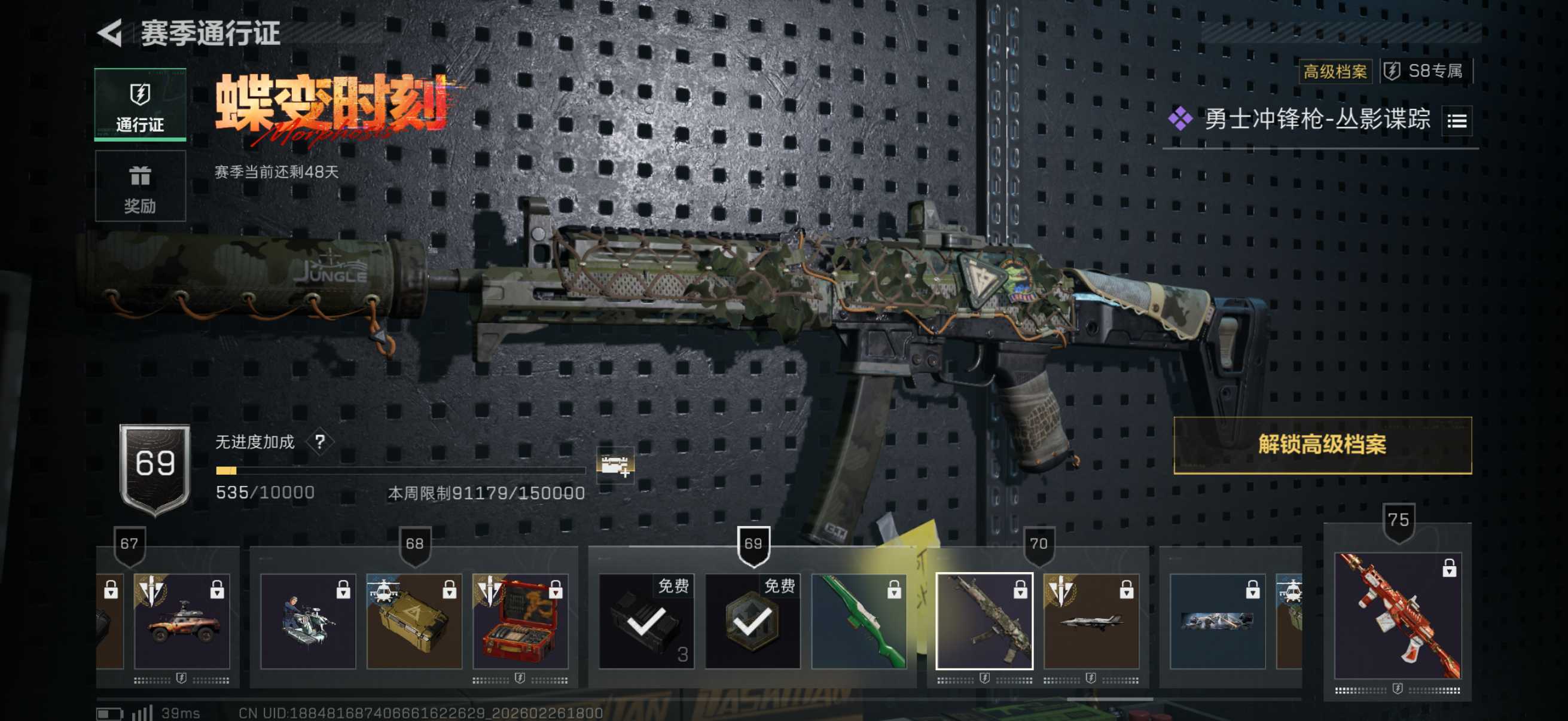Open the claimed free hexagon badge reward
1568x721 pixels.
click(x=752, y=621)
